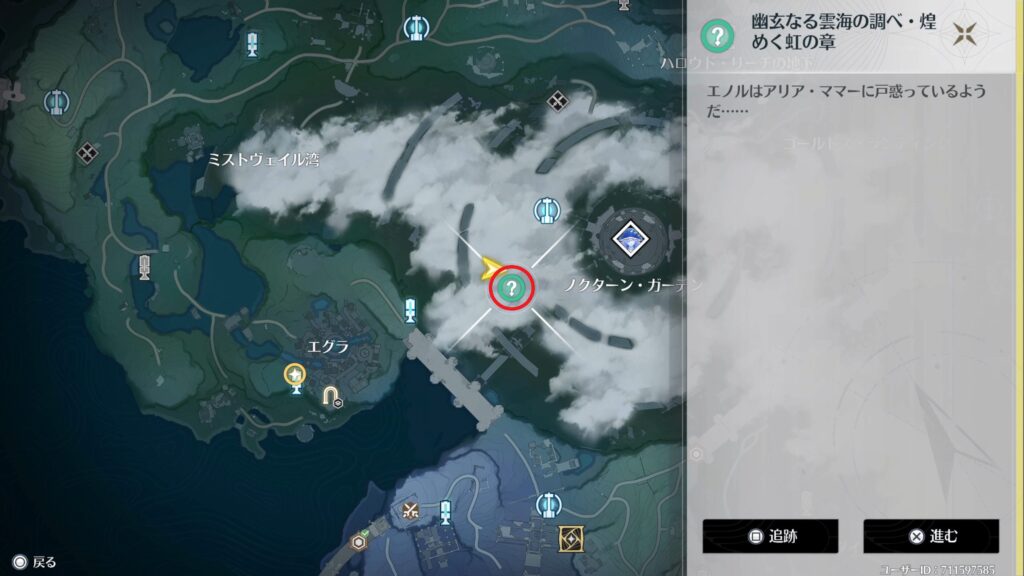
Task: Select the round beacon left of the gold square marker
Action: (548, 504)
